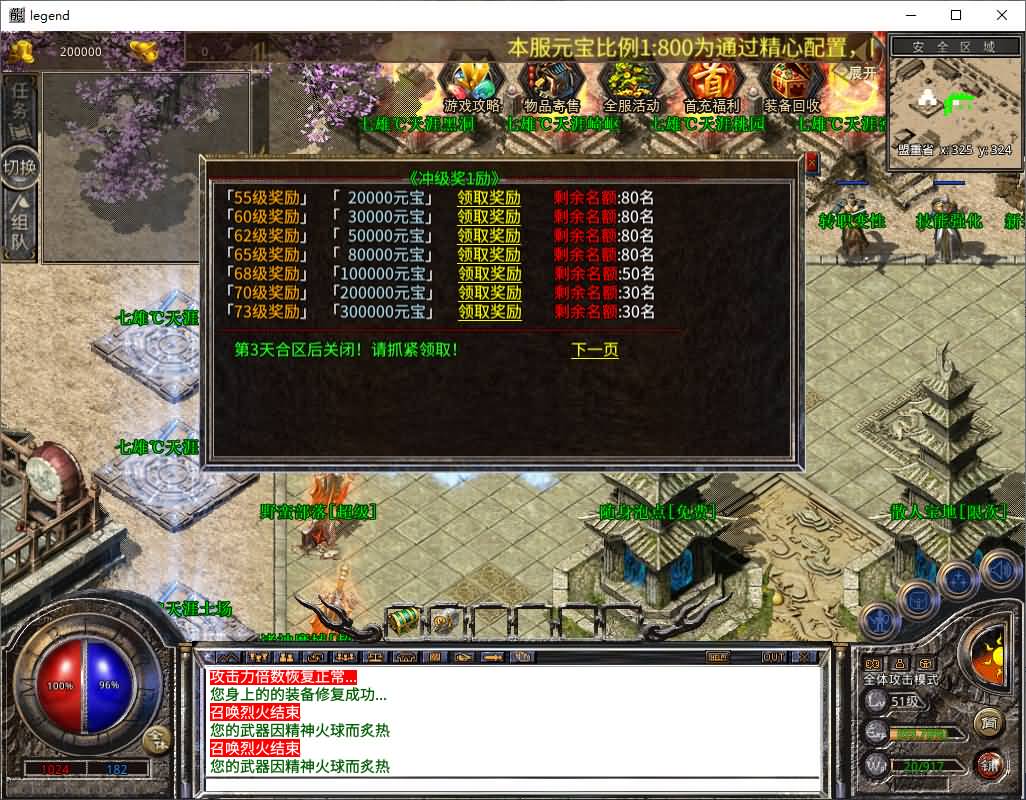Claim the 68级奖励 (100000元宝) reward
This screenshot has width=1026, height=800.
(489, 274)
